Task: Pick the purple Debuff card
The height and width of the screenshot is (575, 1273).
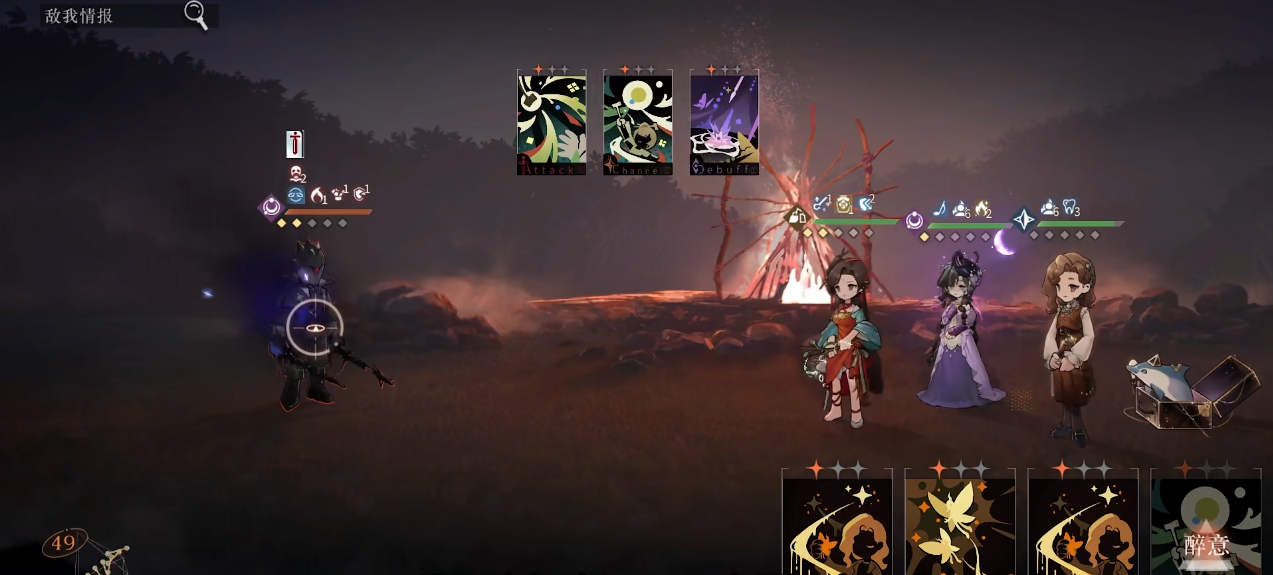Action: (724, 123)
